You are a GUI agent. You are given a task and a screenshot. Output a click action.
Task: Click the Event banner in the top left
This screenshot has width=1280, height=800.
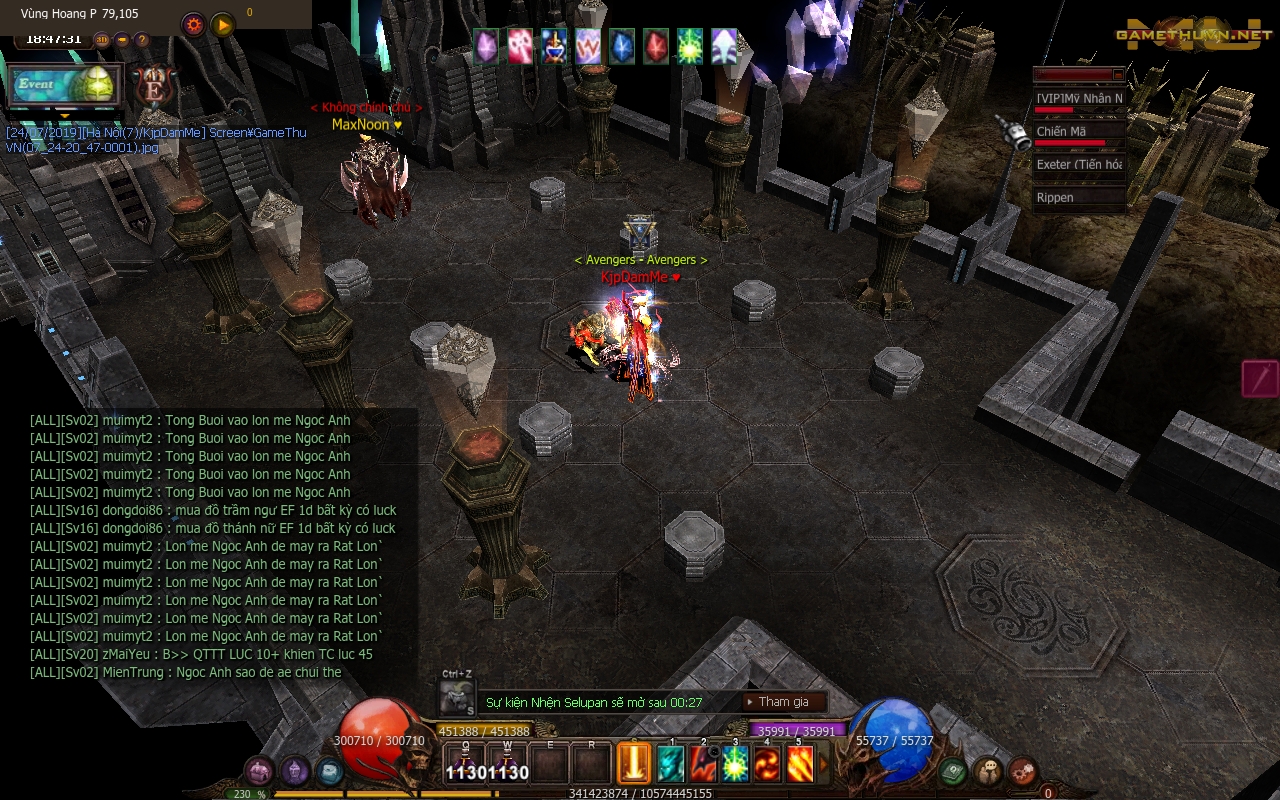coord(65,86)
